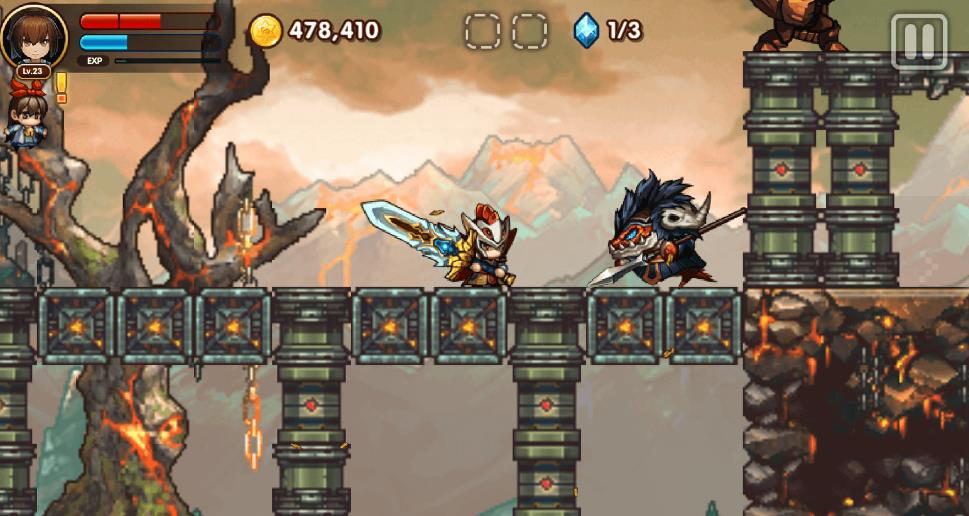
Task: Tap the gold coin icon
Action: coord(266,30)
